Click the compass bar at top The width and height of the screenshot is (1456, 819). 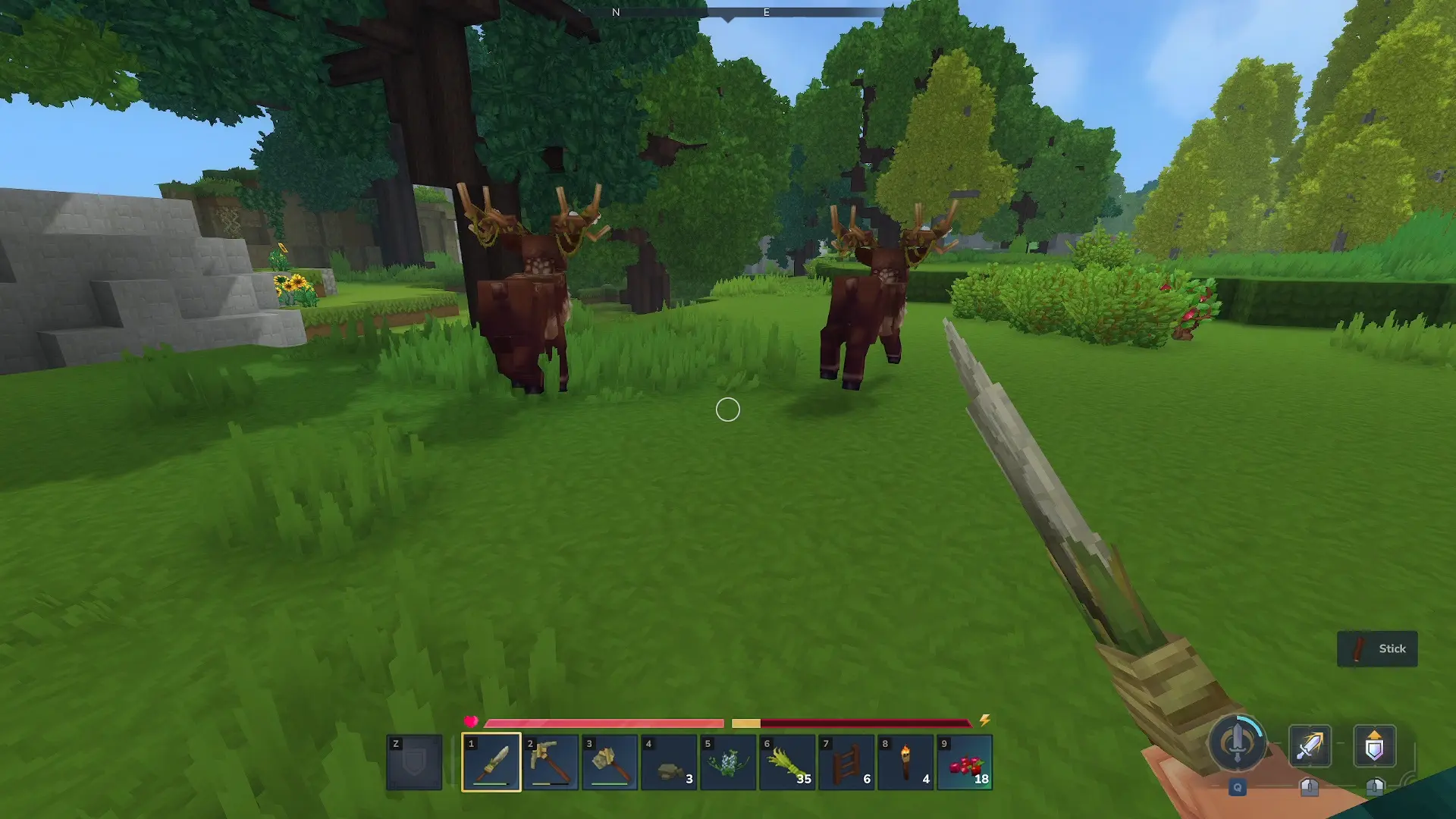(728, 13)
